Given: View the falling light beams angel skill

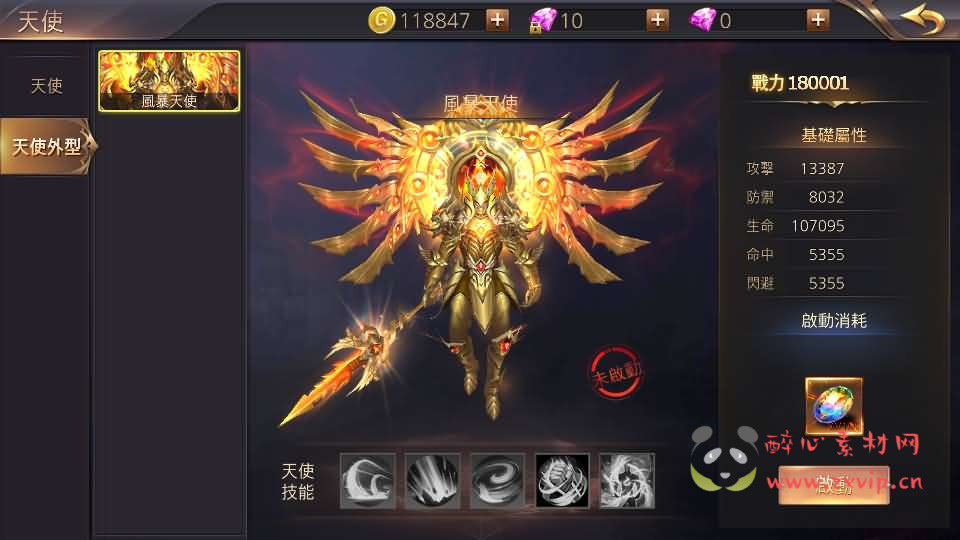Looking at the screenshot, I should [x=432, y=481].
